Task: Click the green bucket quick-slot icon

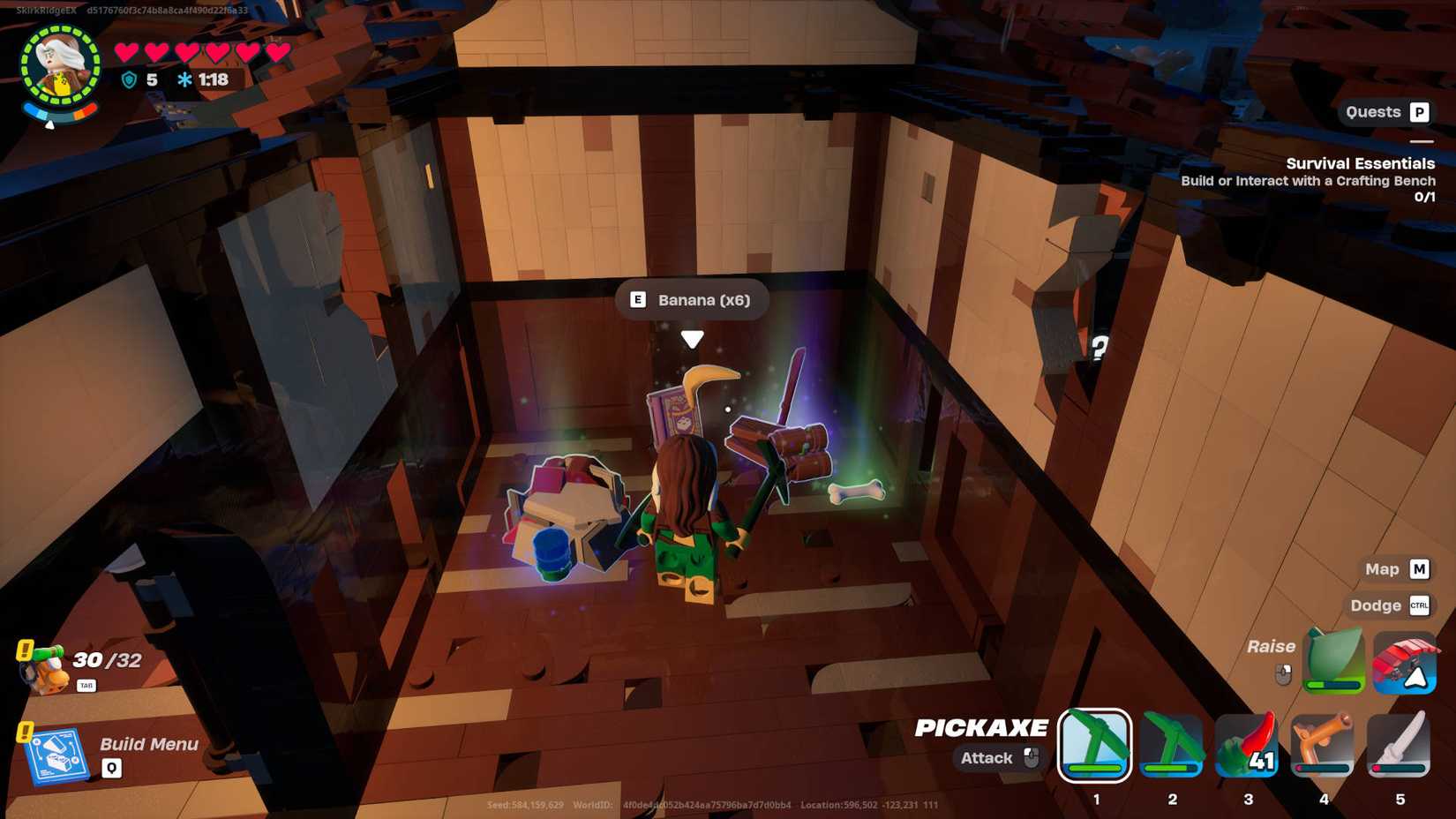Action: coord(1332,662)
